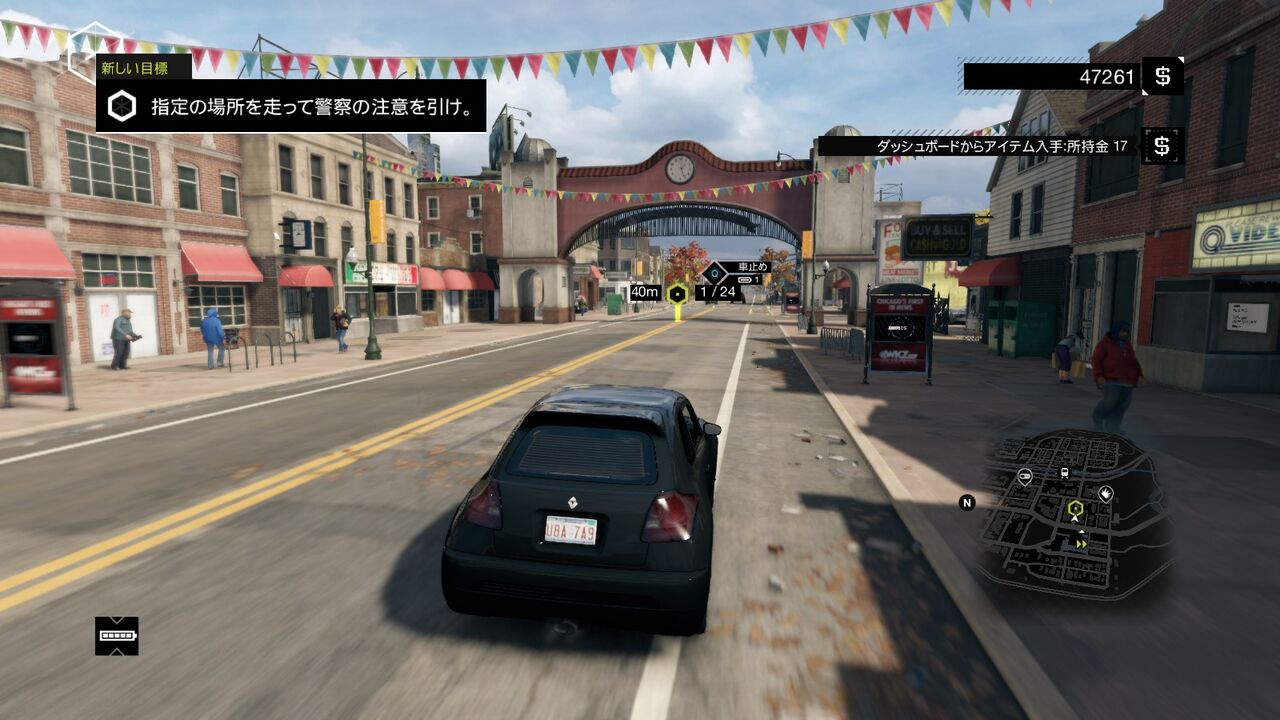Select the train station marker on the minimap
The height and width of the screenshot is (720, 1280).
[x=1064, y=473]
